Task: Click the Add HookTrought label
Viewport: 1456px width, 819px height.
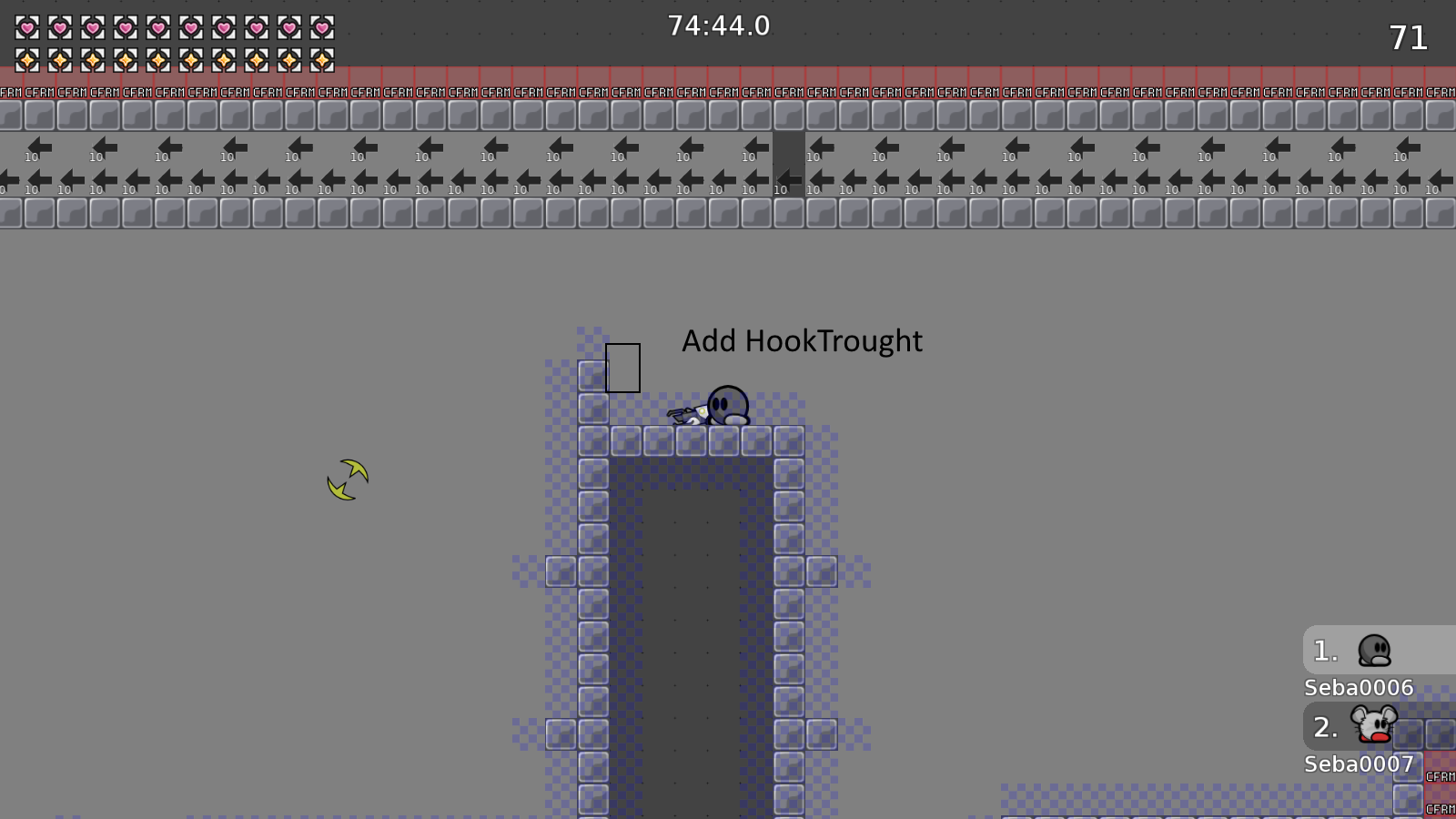Action: pos(802,342)
